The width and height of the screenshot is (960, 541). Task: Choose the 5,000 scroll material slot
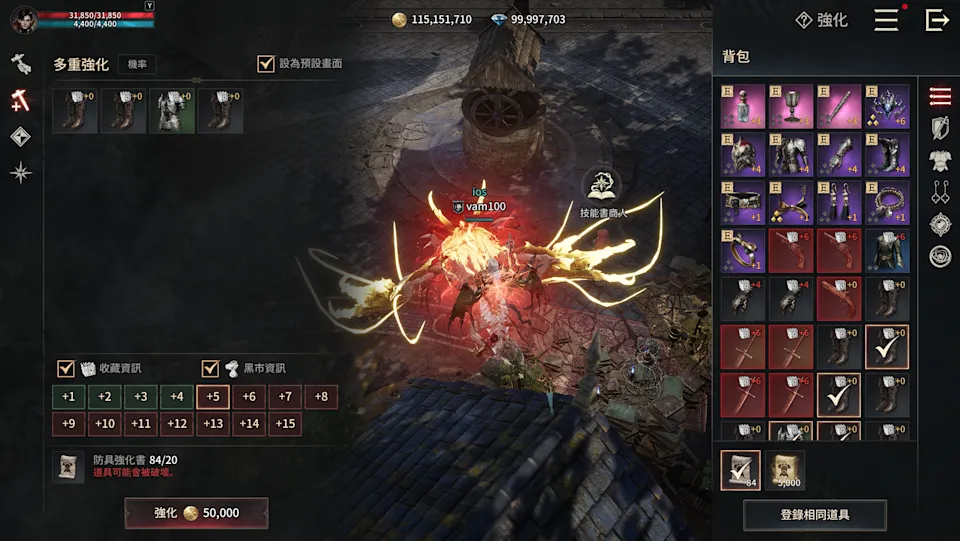tap(785, 471)
